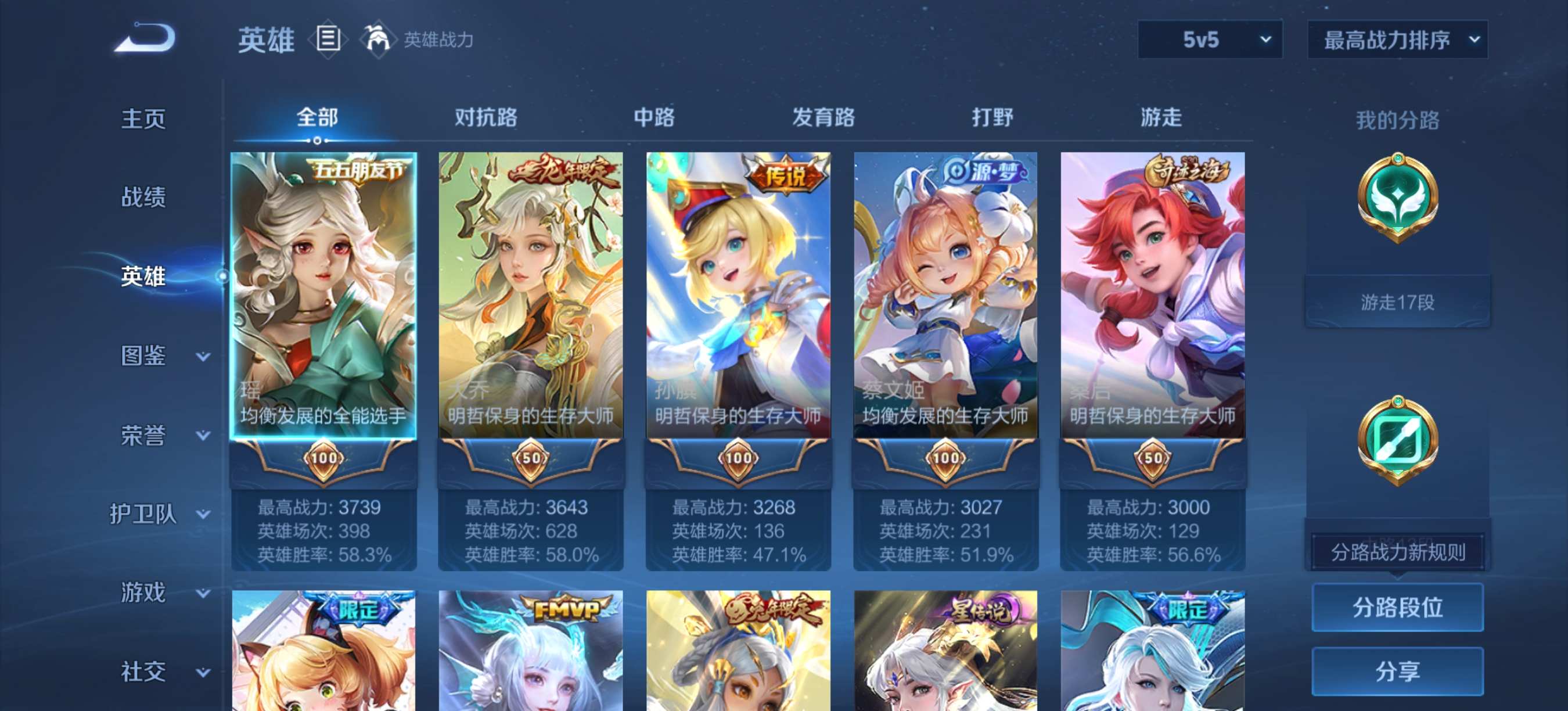Open 主页 in the side menu

pos(143,119)
